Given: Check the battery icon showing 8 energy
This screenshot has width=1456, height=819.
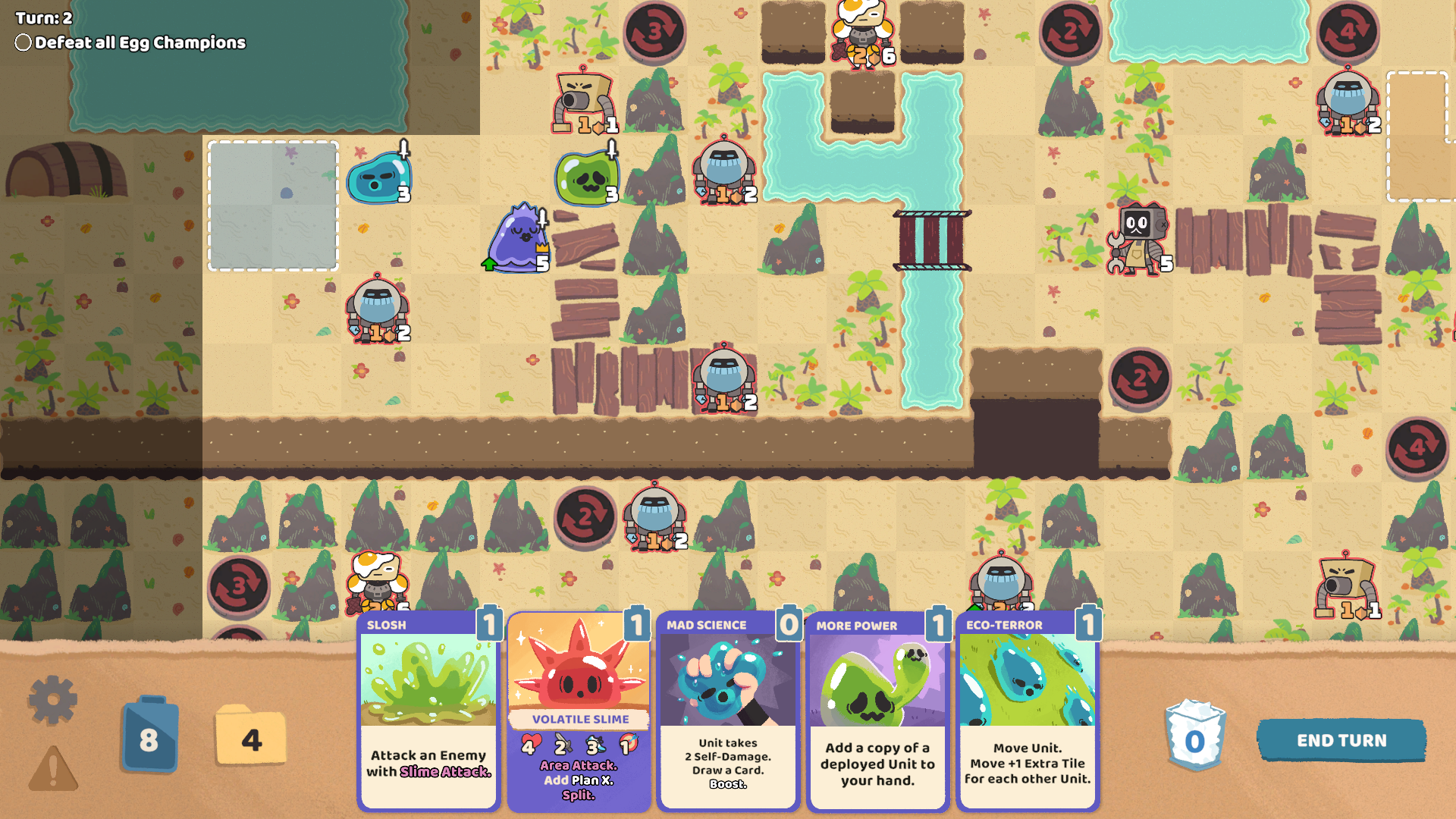Looking at the screenshot, I should pyautogui.click(x=149, y=735).
